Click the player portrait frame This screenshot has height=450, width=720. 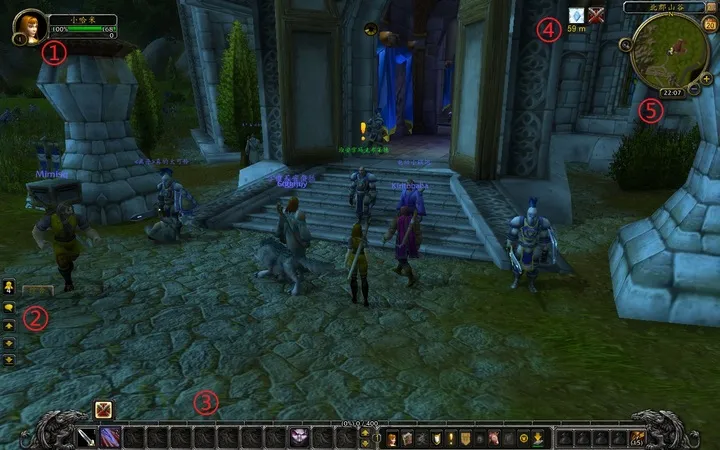27,25
